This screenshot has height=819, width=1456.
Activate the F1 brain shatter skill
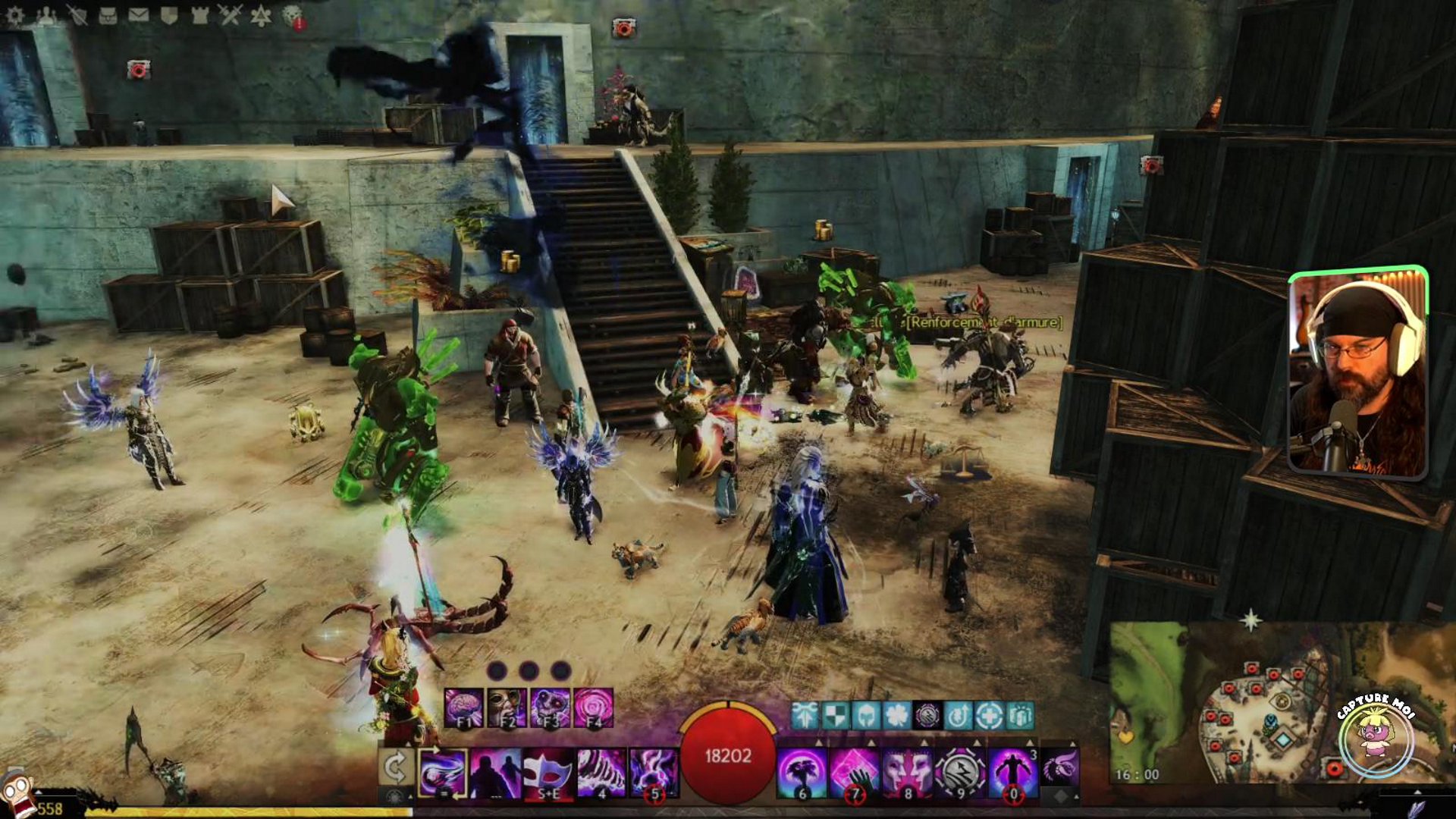click(x=463, y=708)
